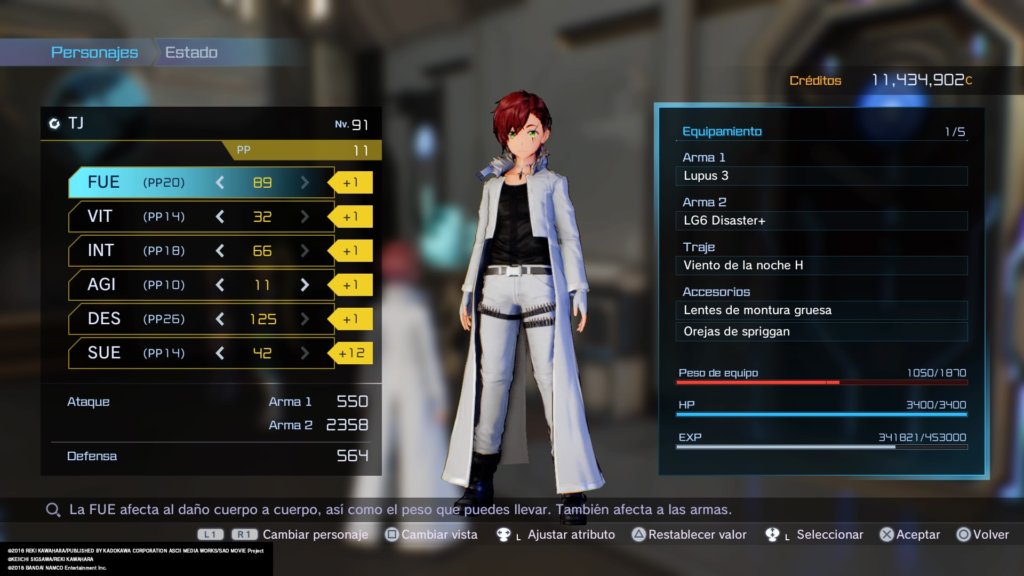Select the Lentes de montura gruesa accessory
Image resolution: width=1024 pixels, height=576 pixels.
[x=822, y=310]
